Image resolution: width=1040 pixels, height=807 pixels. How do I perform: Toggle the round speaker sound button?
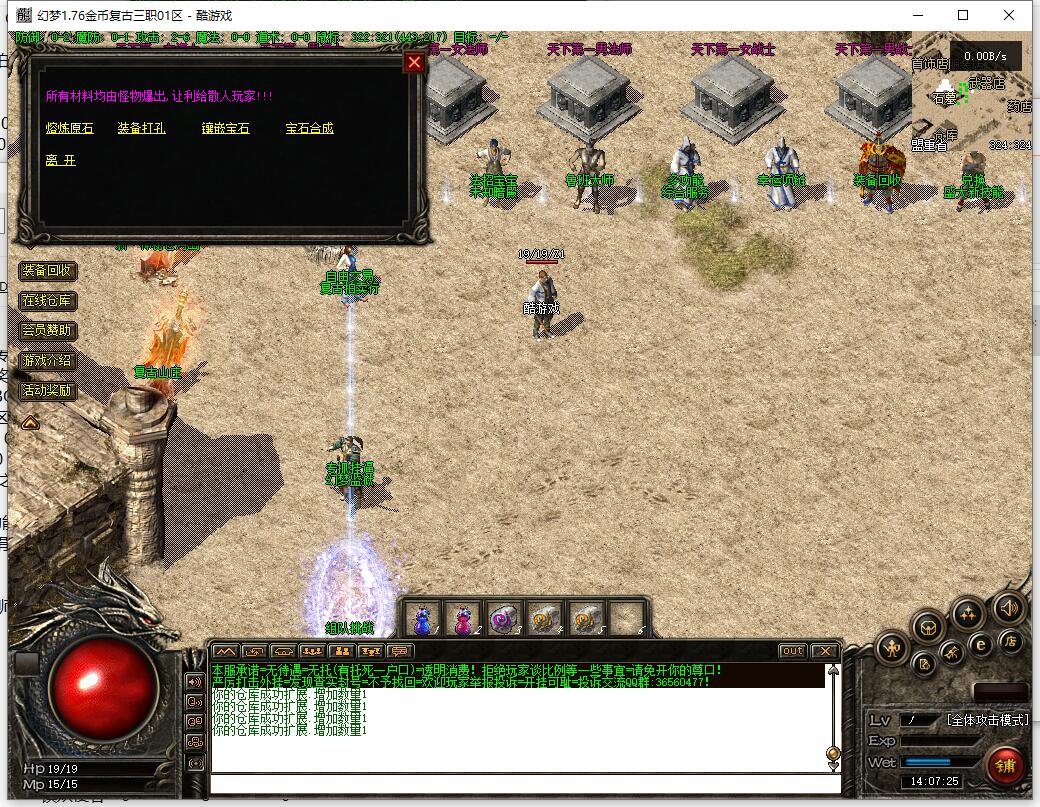click(x=1008, y=607)
